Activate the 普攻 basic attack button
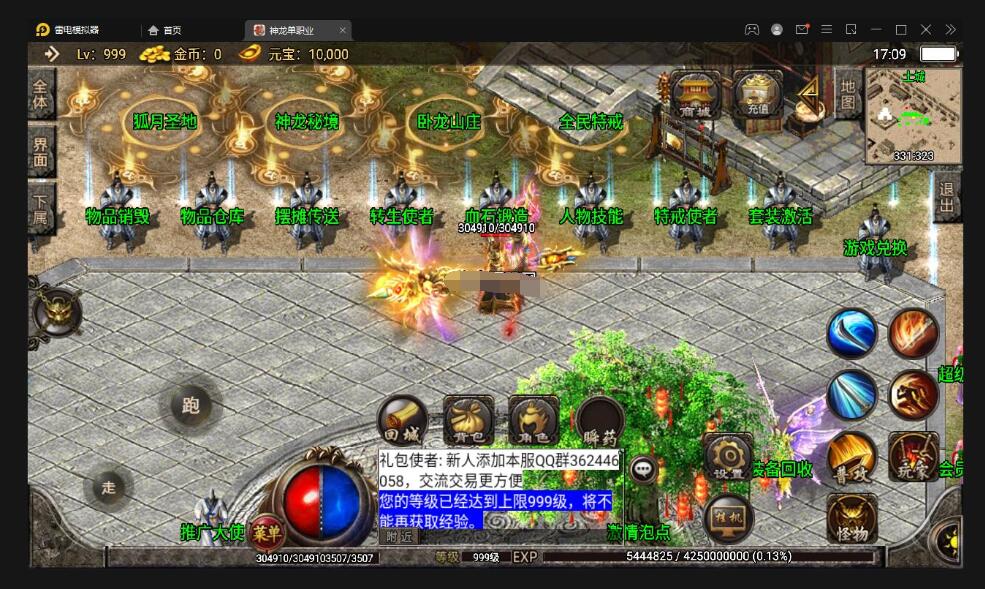 point(851,457)
